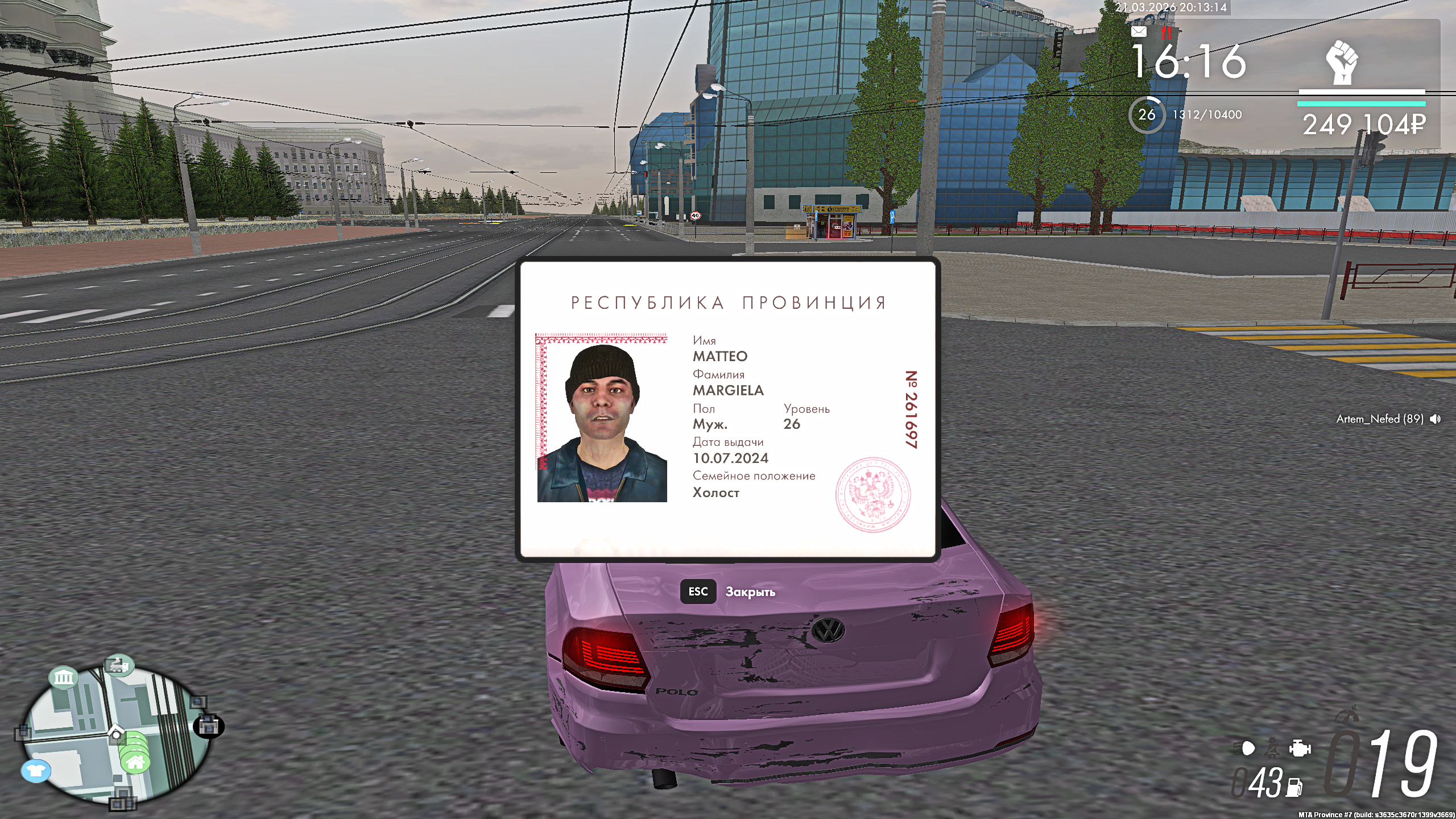Select the red fork and knife hunger icon

1167,33
